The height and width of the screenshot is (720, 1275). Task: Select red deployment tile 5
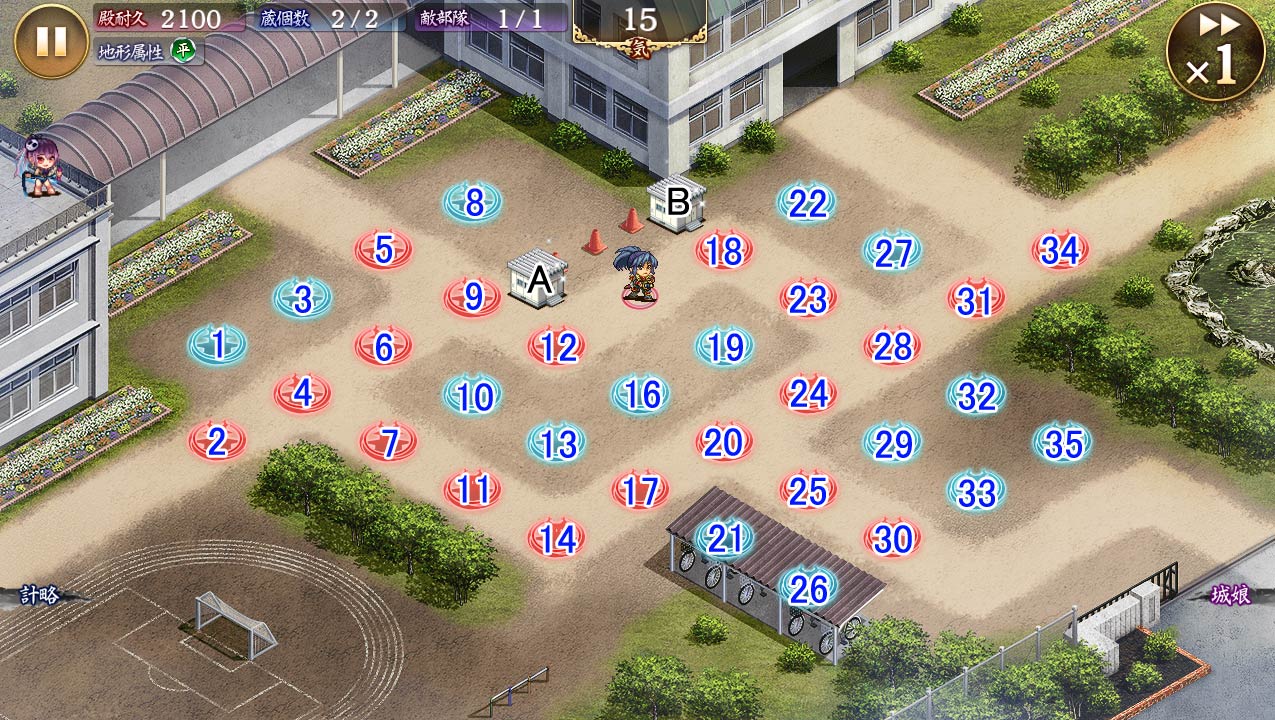[x=384, y=251]
